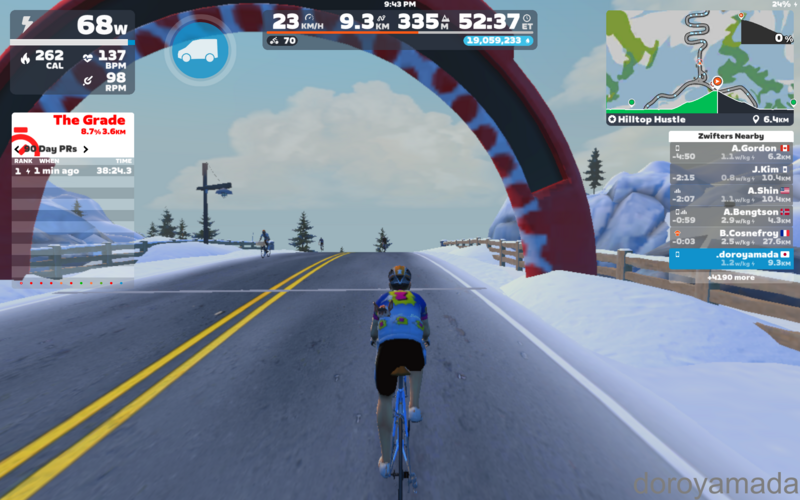
Task: Select J.Kim in the nearby riders list
Action: (731, 172)
